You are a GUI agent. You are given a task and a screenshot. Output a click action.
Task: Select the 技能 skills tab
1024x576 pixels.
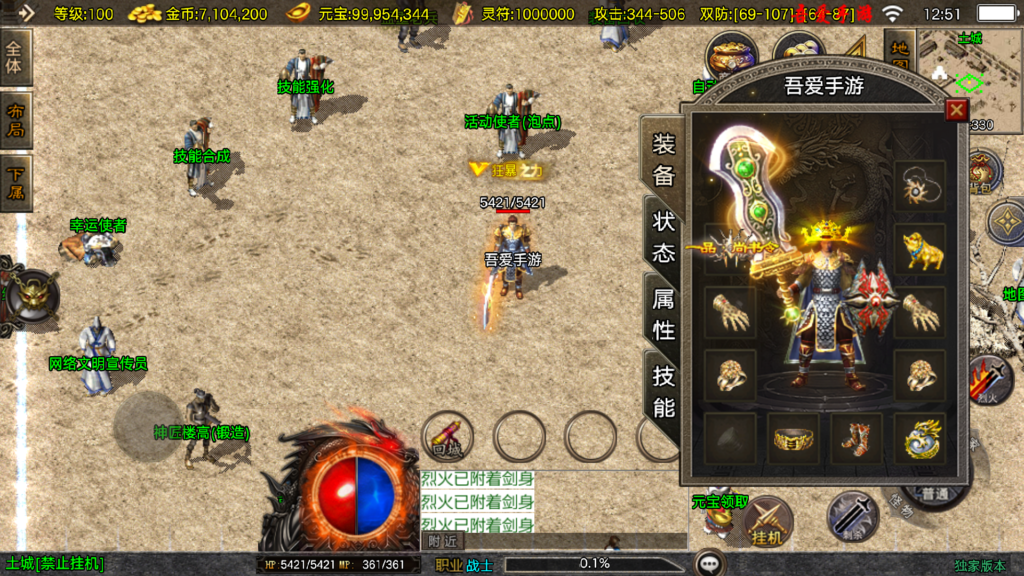(664, 391)
